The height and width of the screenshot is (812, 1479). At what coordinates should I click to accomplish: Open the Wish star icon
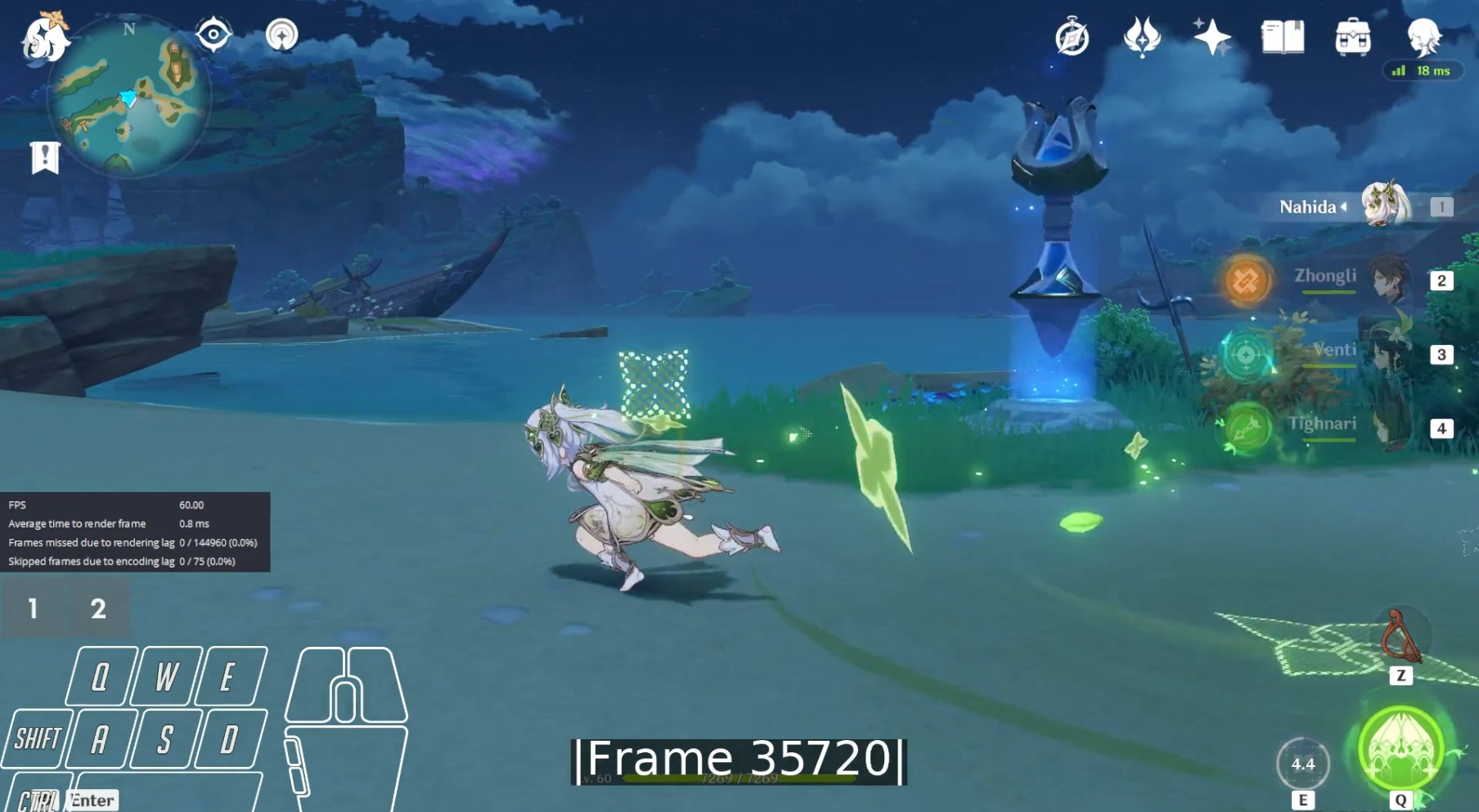[x=1212, y=38]
